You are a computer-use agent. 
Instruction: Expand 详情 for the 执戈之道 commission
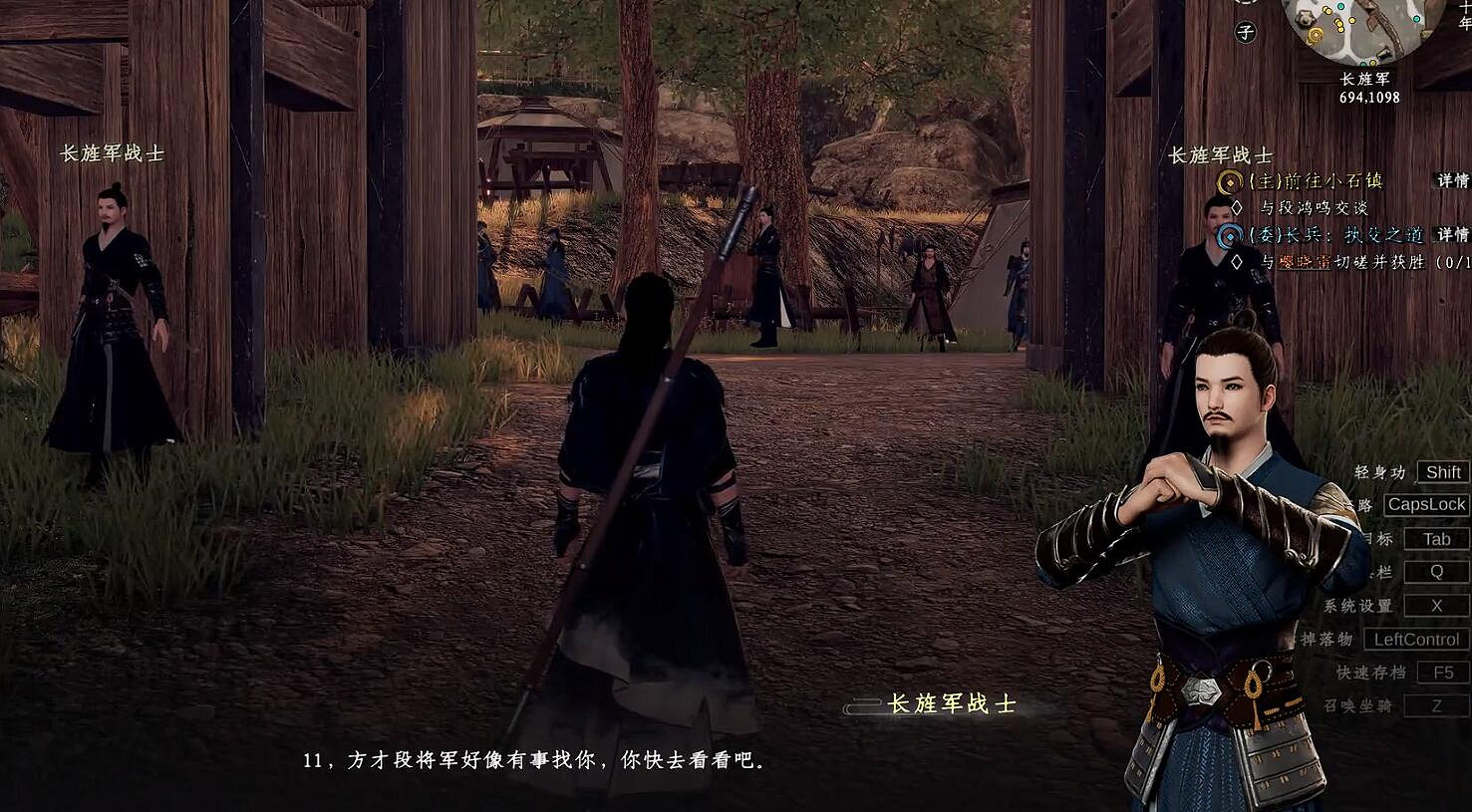(1451, 236)
